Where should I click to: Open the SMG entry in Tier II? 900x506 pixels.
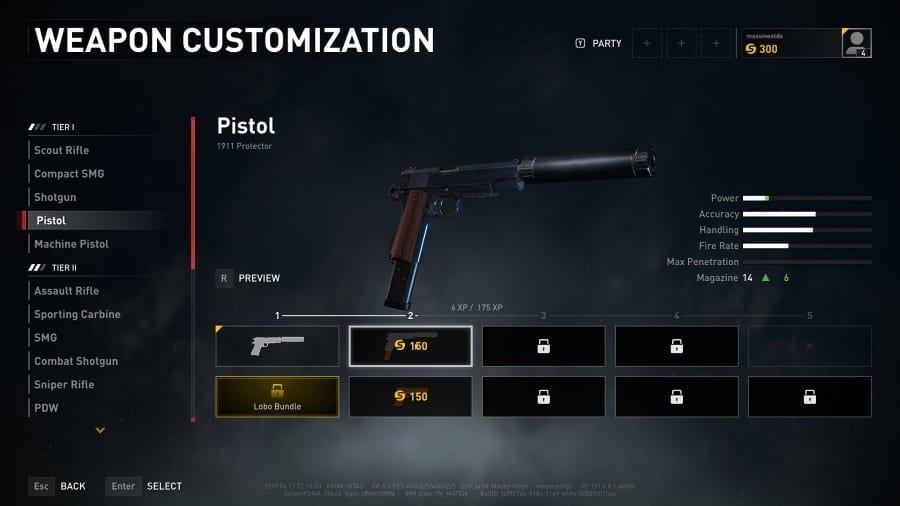pyautogui.click(x=46, y=338)
